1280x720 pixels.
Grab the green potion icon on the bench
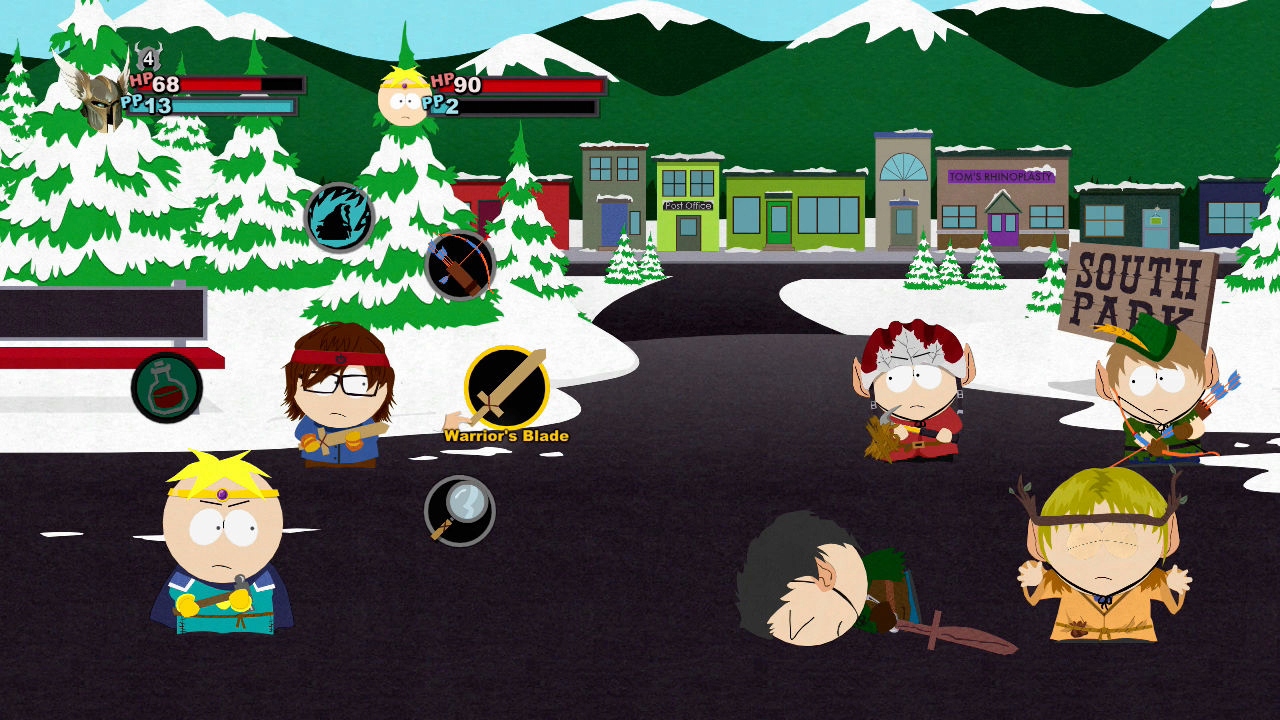[x=167, y=388]
